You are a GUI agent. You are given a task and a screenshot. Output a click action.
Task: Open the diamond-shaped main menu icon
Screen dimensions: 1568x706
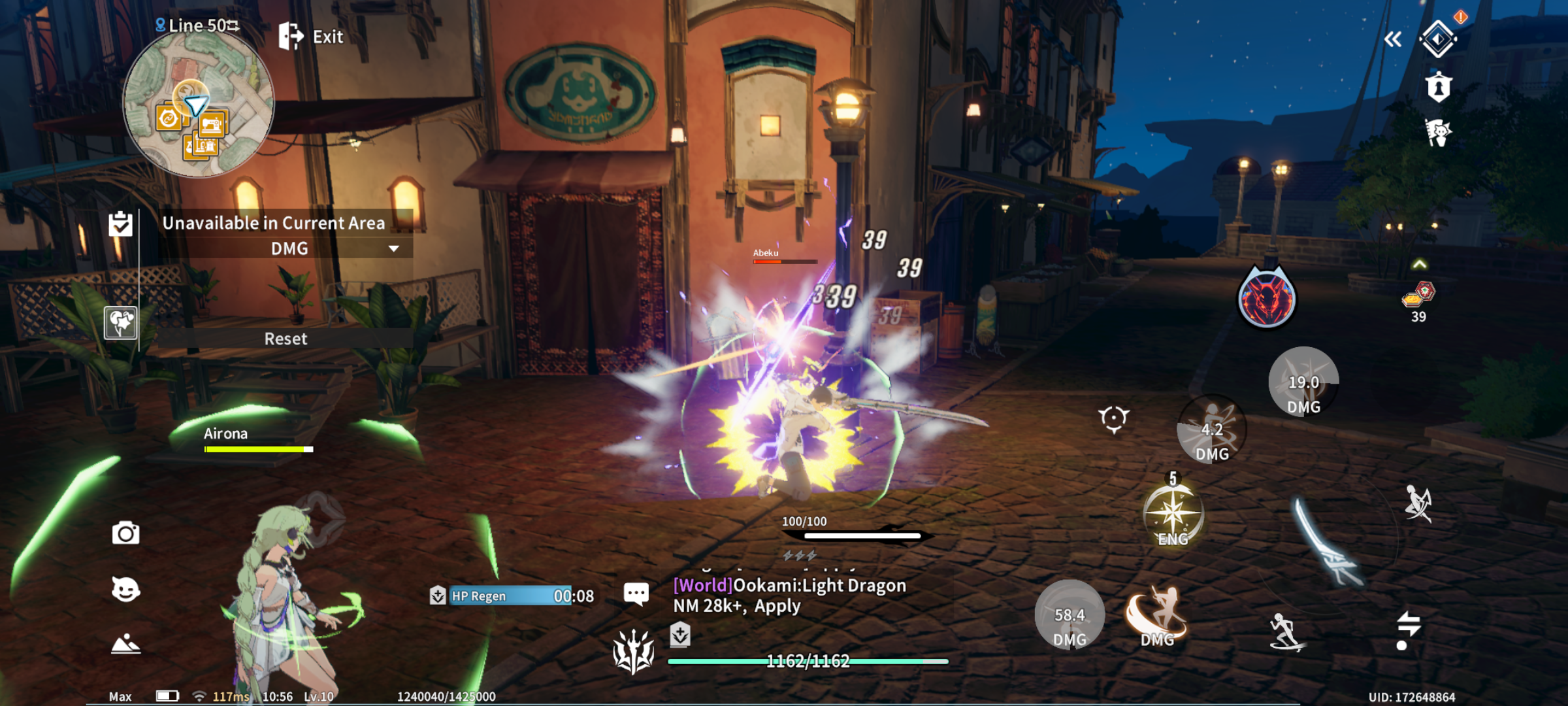1438,39
